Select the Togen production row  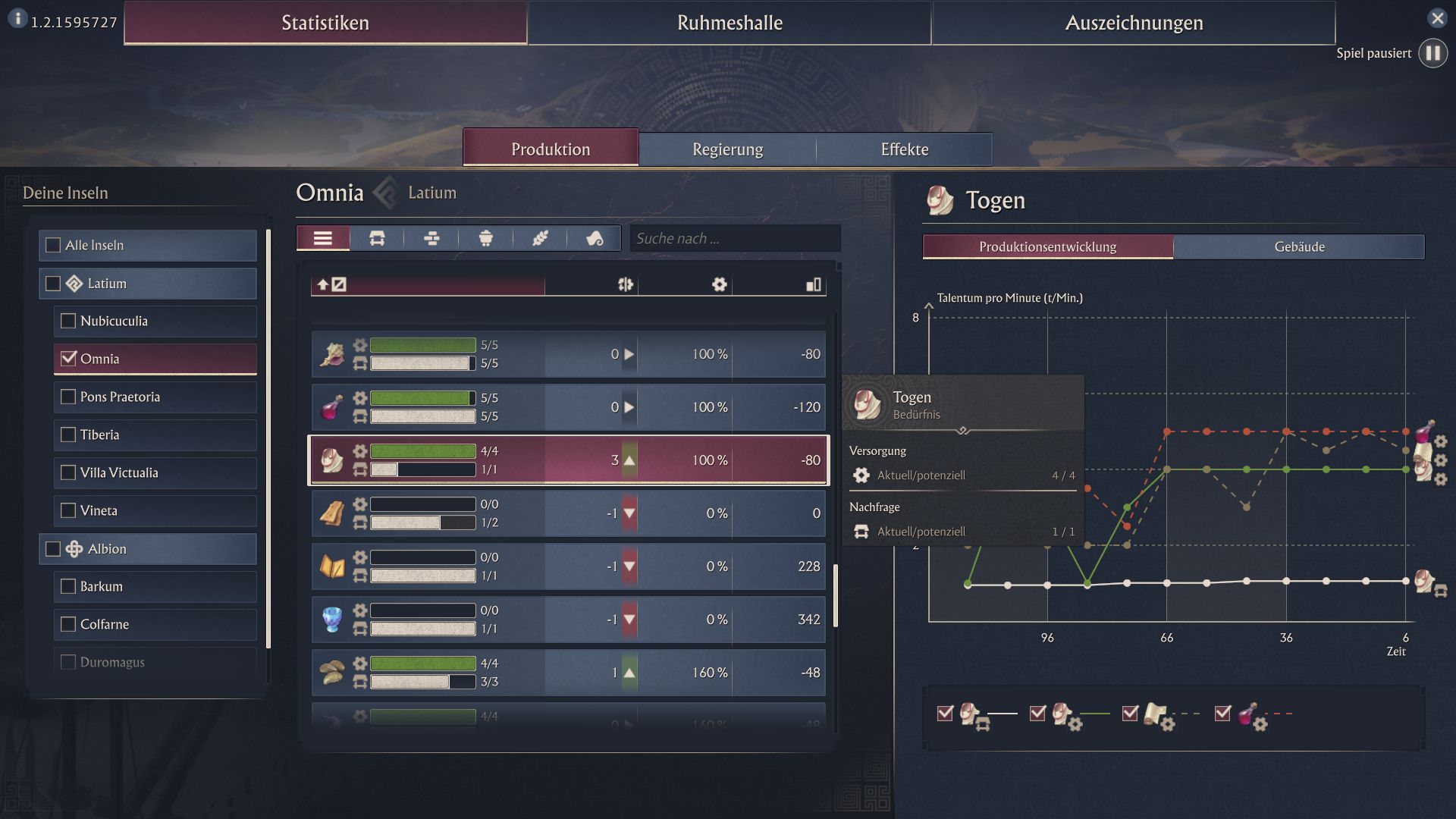(569, 460)
